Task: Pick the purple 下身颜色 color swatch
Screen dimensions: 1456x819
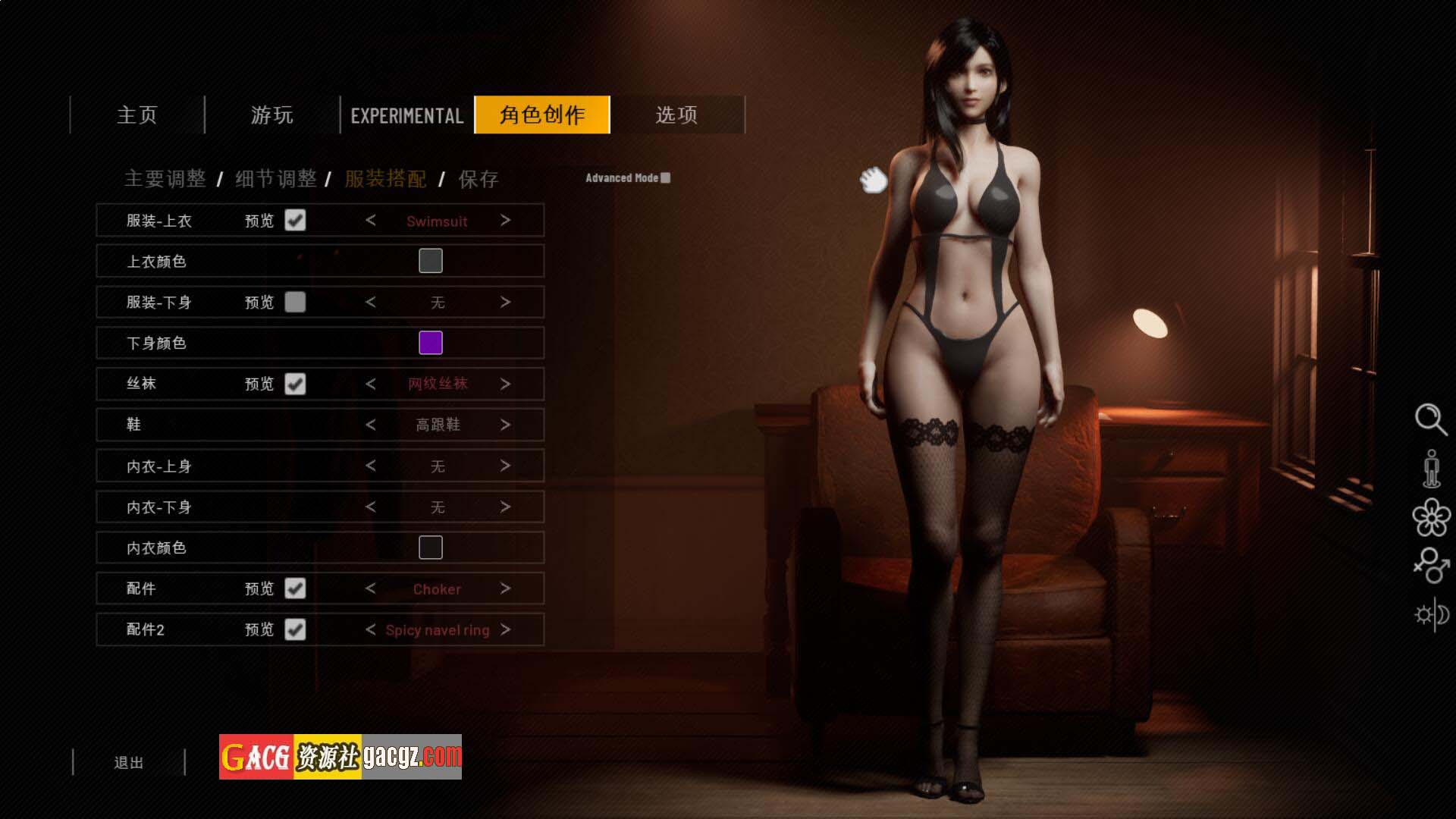Action: pos(431,343)
